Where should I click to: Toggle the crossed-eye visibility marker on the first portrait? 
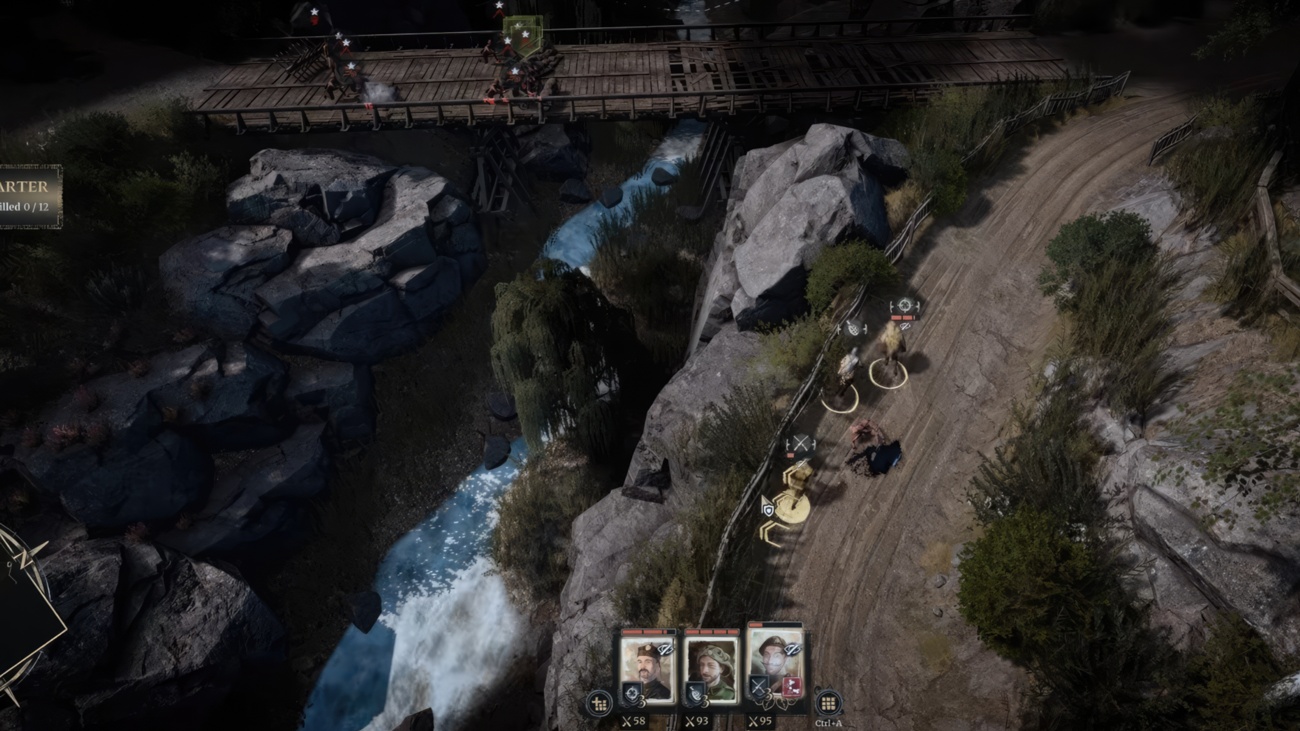point(664,649)
